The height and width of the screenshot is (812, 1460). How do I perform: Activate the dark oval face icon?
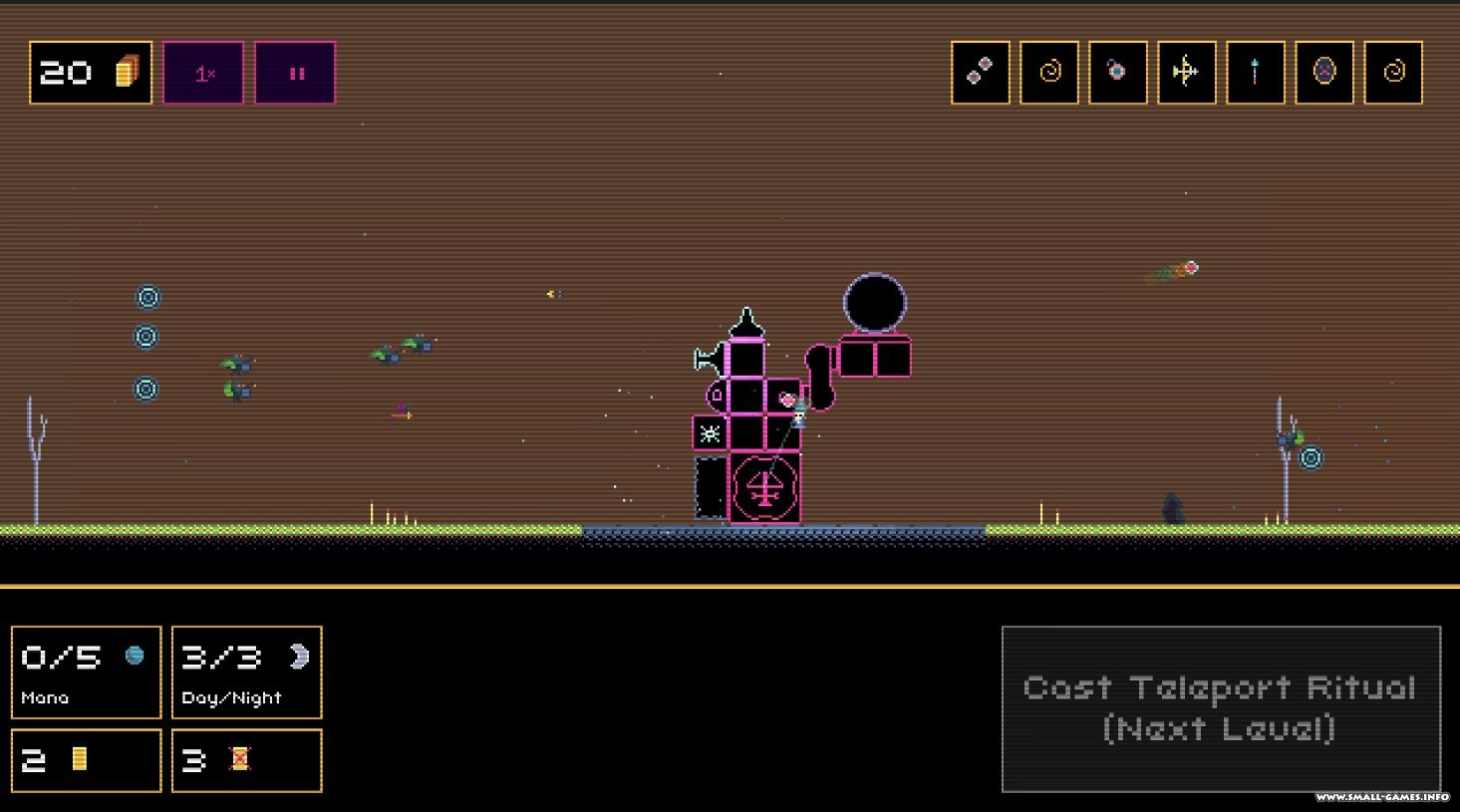click(x=1324, y=72)
